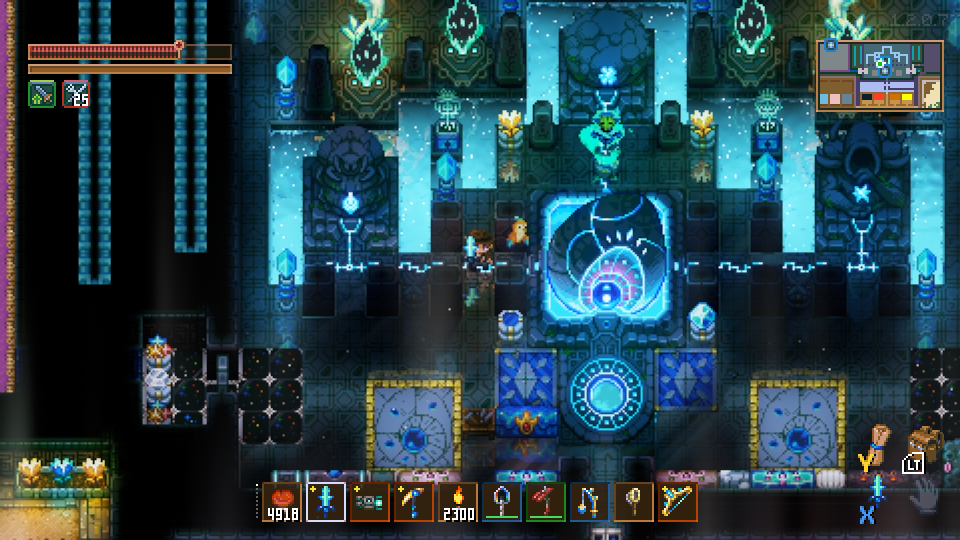Choose the red hoe hotbar slot

click(545, 502)
